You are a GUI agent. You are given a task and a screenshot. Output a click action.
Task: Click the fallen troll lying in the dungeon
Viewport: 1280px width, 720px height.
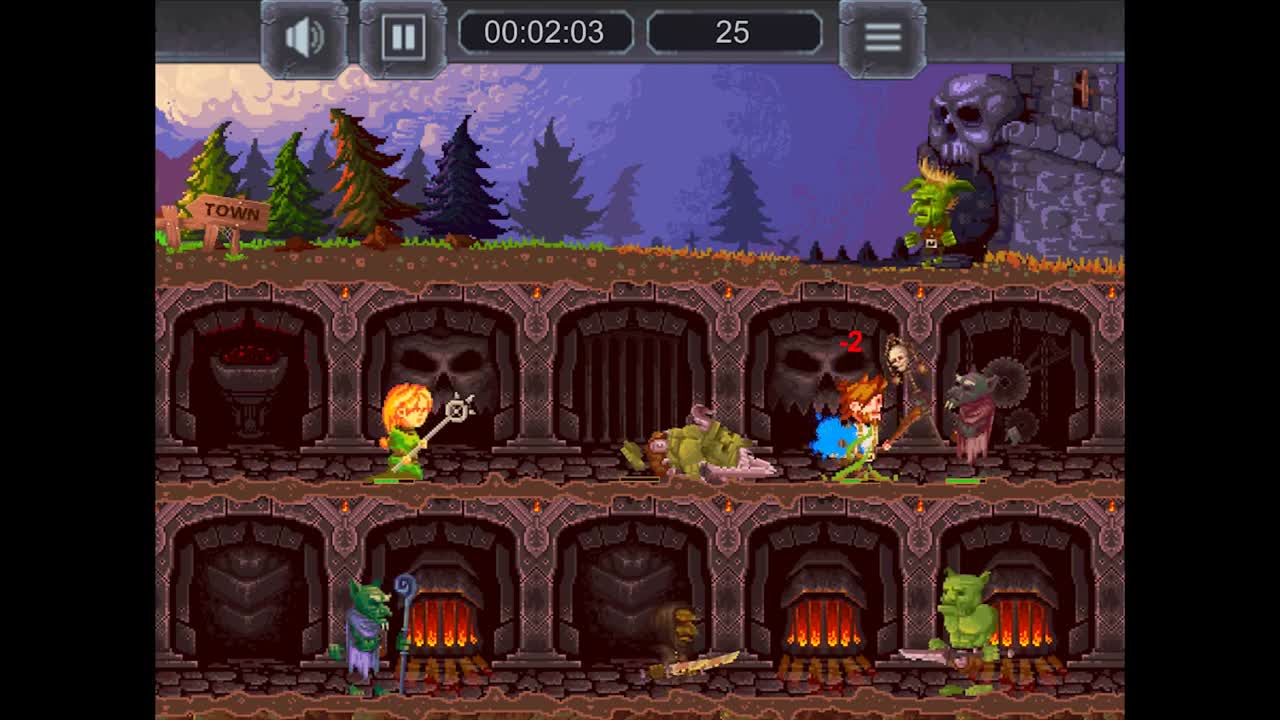(x=700, y=445)
